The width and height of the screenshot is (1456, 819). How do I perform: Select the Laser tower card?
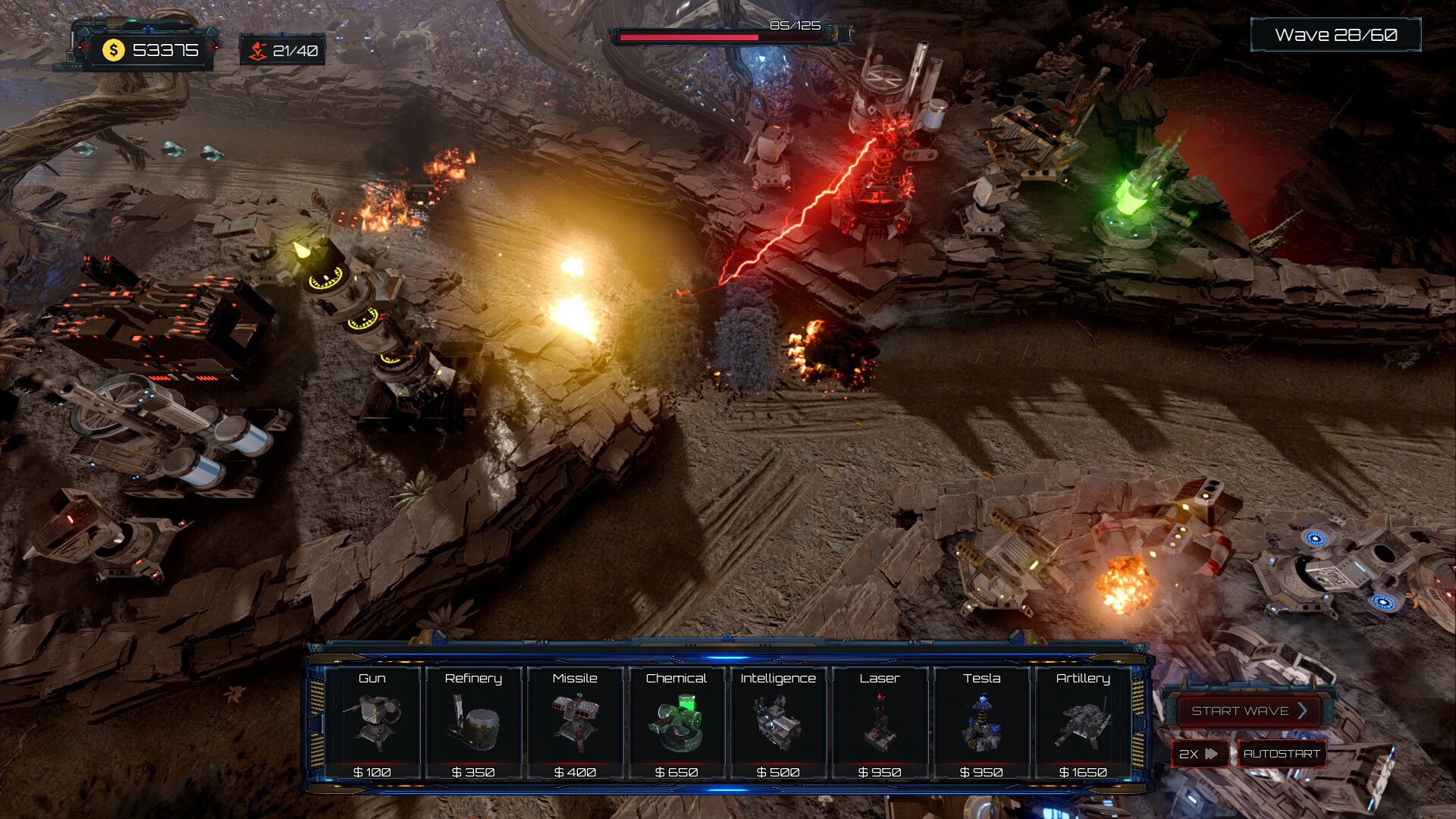point(880,723)
